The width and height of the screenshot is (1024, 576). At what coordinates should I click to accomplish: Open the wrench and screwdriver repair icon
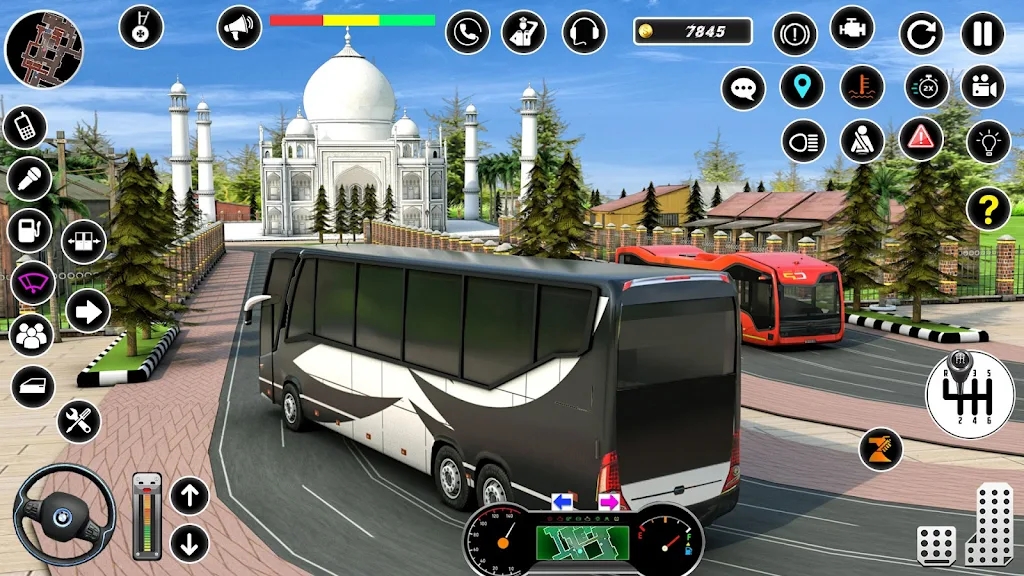(79, 421)
